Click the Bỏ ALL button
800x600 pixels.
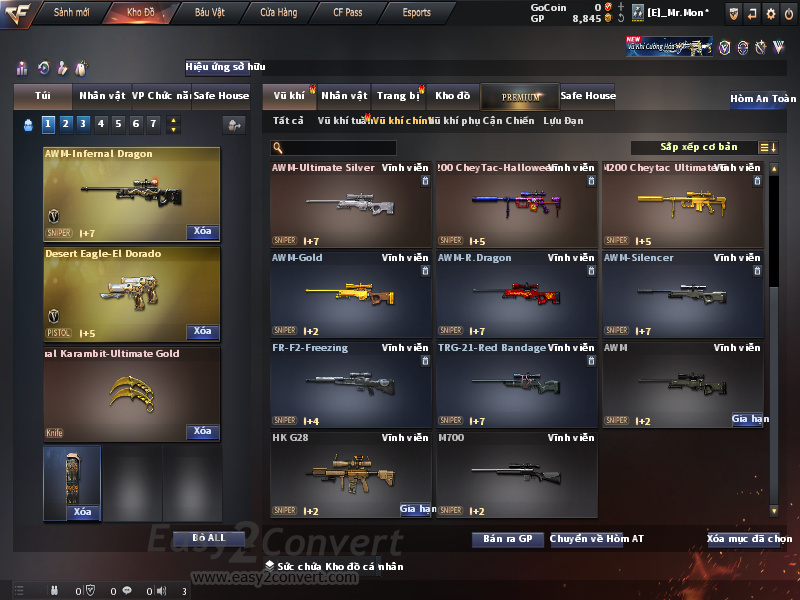pos(209,538)
